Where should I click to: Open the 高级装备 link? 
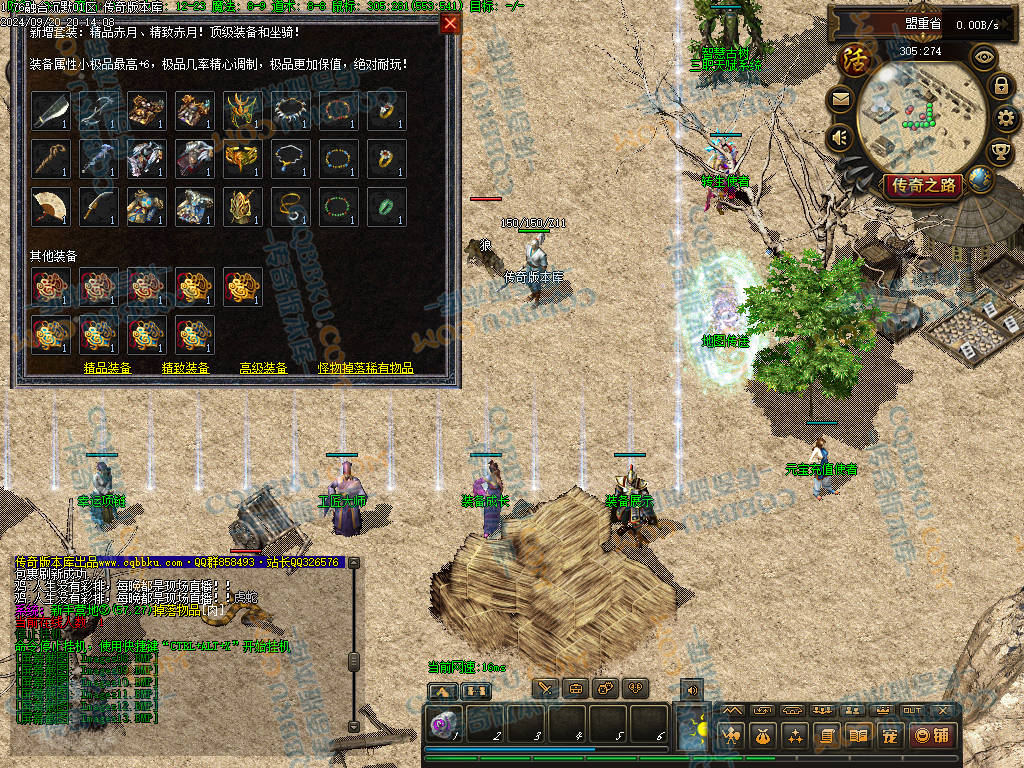pos(263,368)
